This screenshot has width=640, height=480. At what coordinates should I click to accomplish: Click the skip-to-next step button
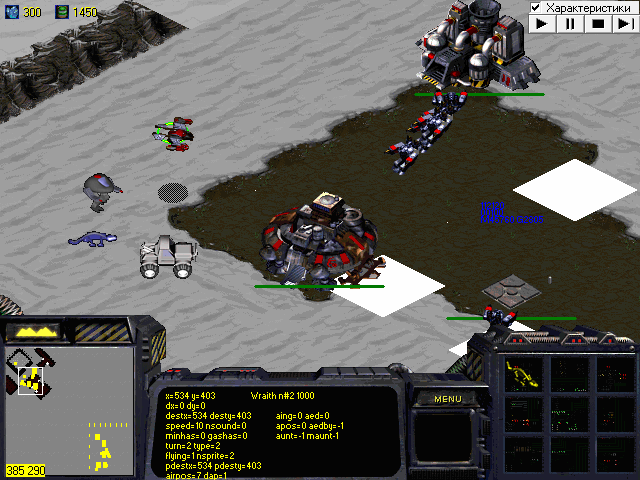[x=625, y=23]
